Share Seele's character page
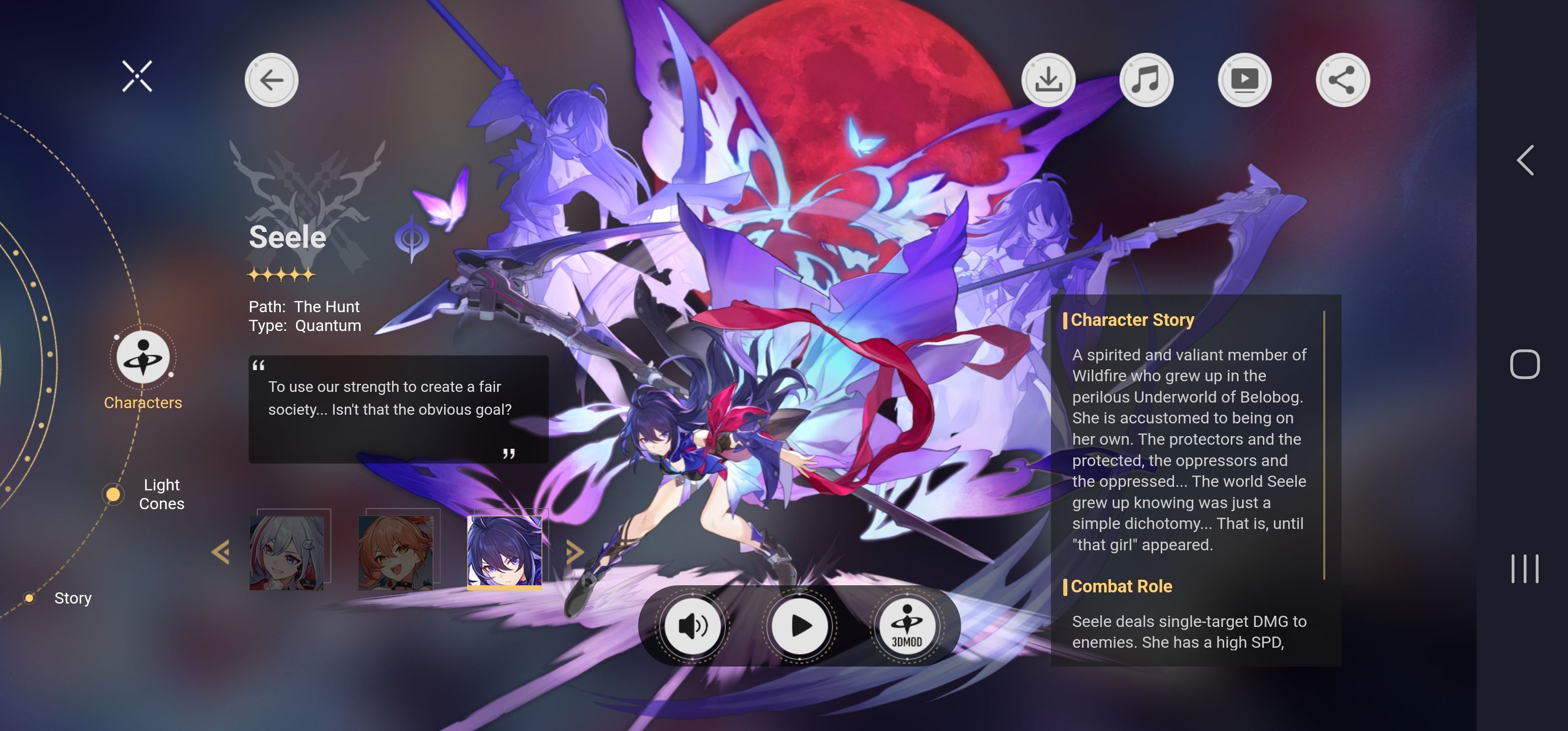Image resolution: width=1568 pixels, height=731 pixels. [1343, 80]
